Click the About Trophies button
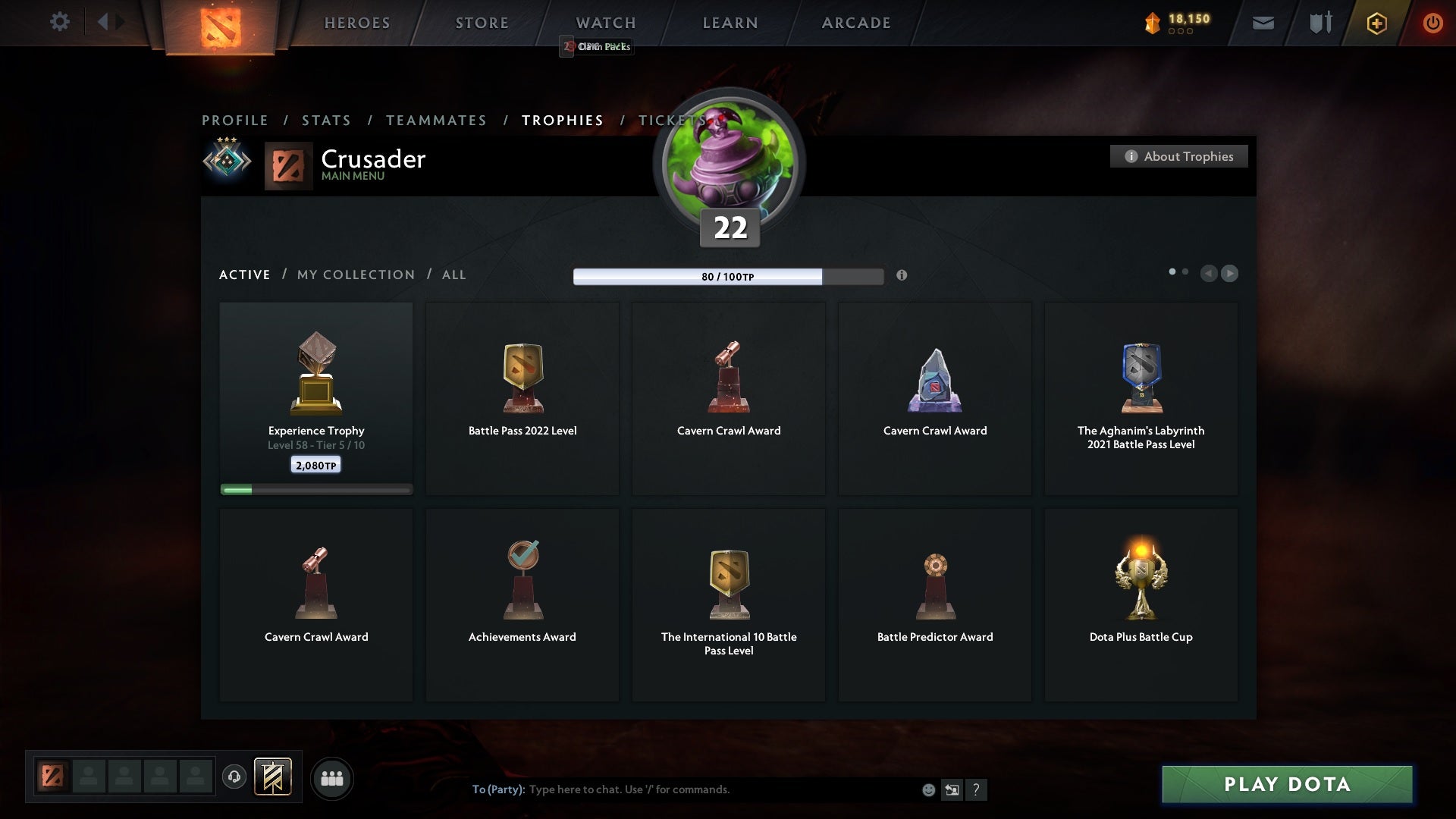 (1178, 156)
